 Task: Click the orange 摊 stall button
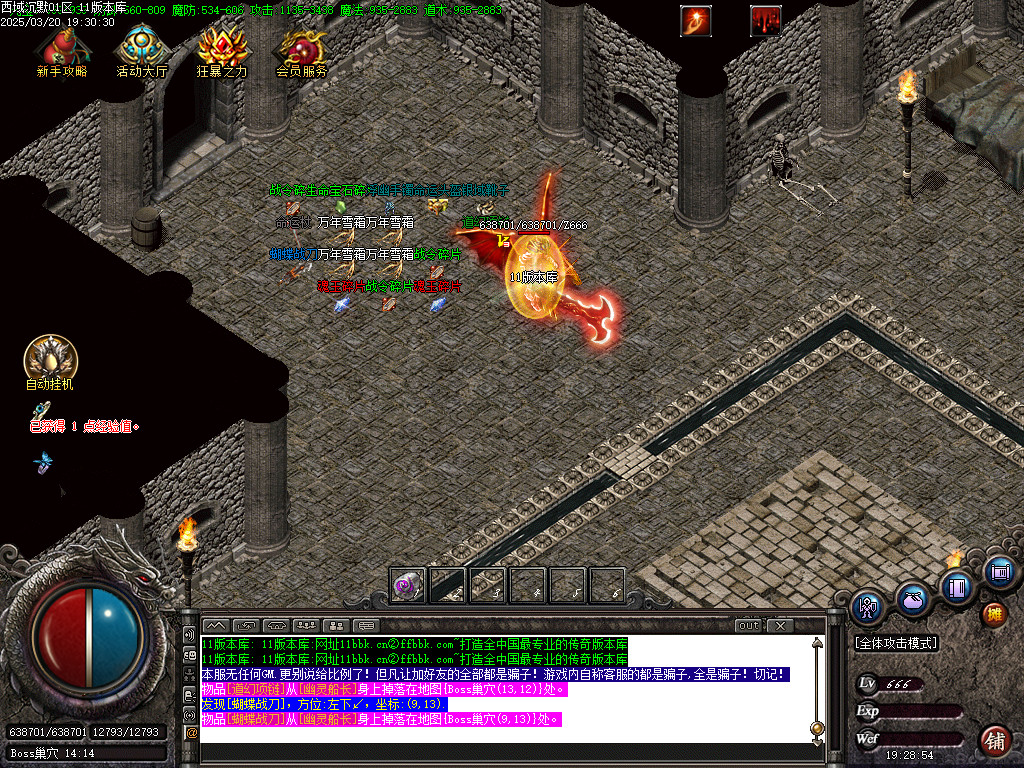[994, 613]
